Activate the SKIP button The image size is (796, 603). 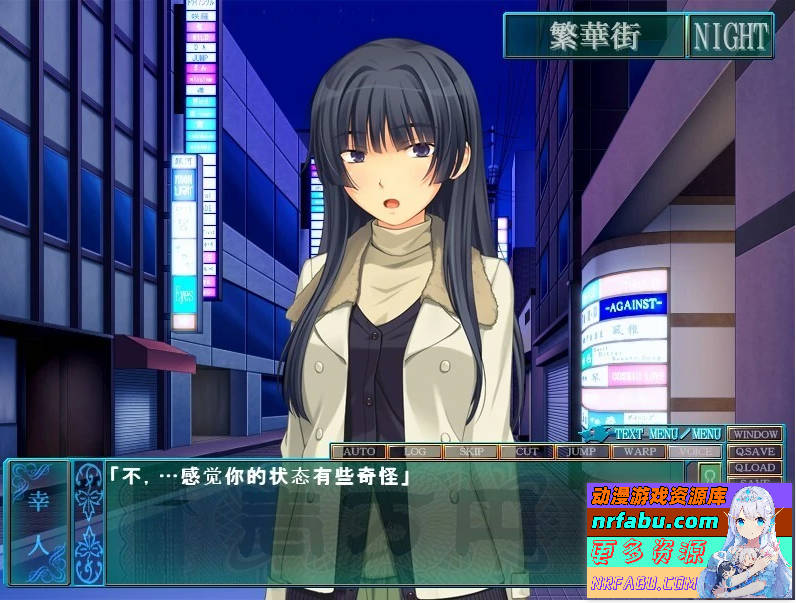471,451
